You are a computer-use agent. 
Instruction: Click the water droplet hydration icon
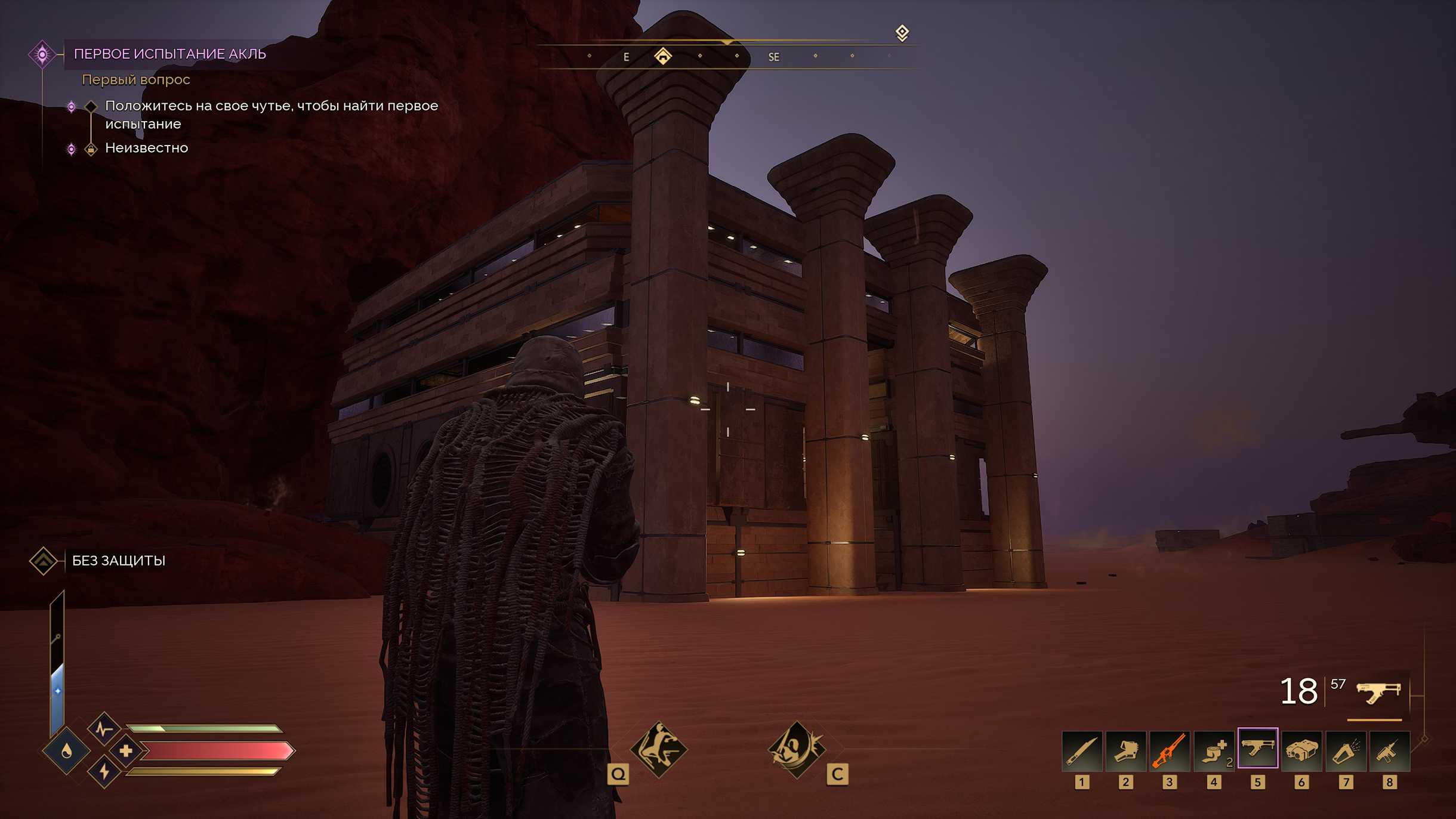(x=66, y=751)
